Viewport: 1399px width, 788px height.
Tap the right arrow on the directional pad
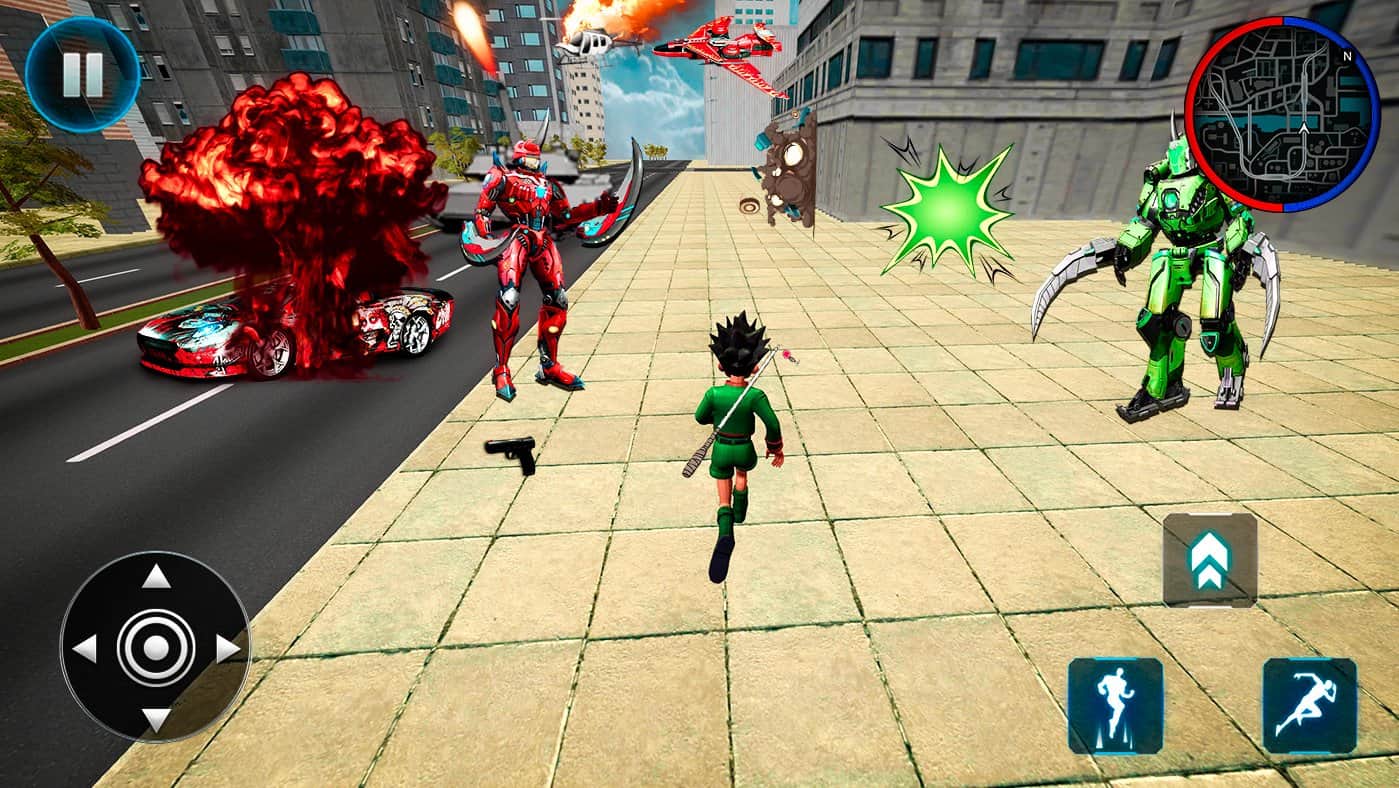click(x=227, y=648)
